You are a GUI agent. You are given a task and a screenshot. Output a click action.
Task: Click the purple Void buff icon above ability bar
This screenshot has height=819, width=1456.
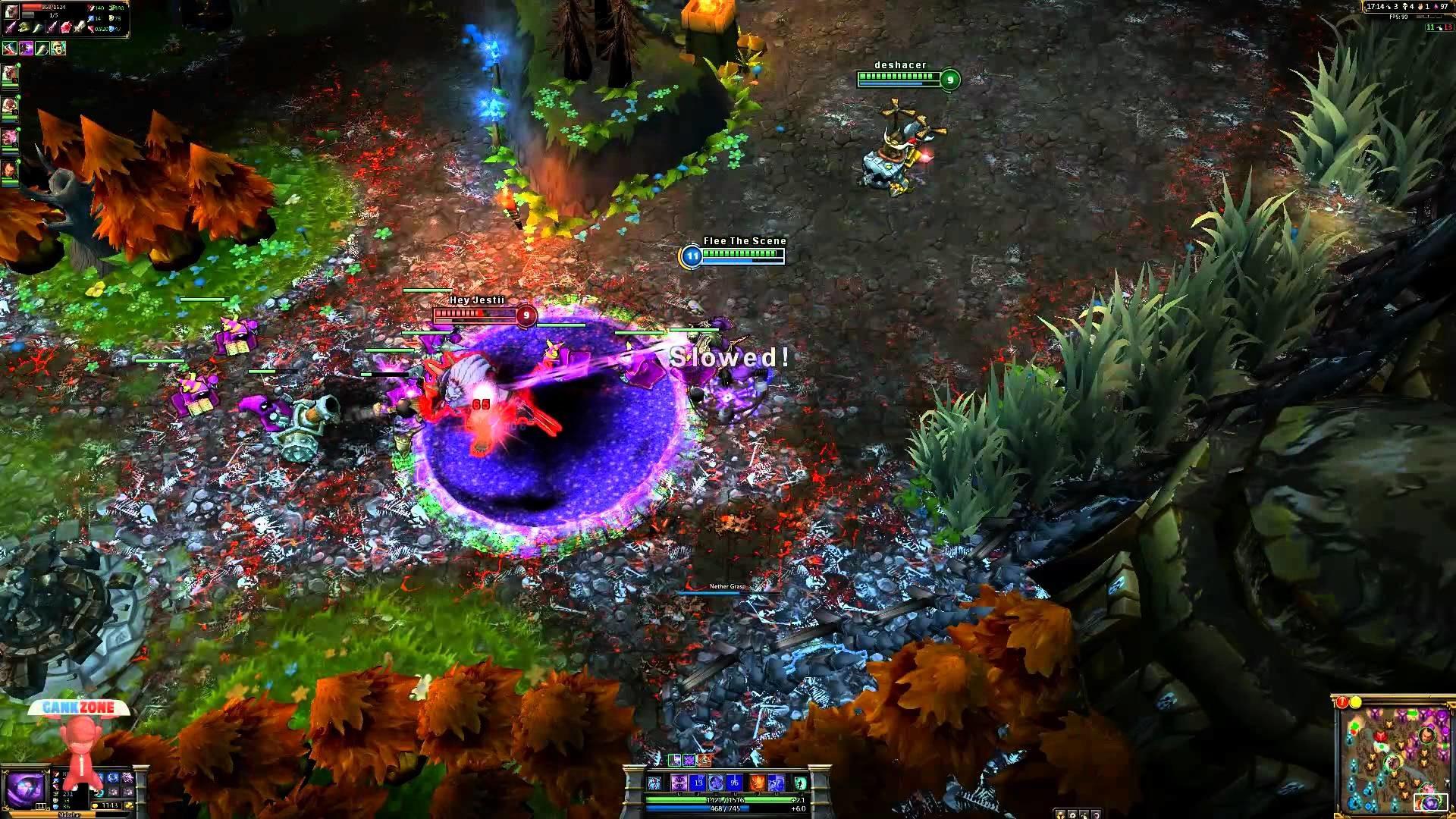pos(689,761)
